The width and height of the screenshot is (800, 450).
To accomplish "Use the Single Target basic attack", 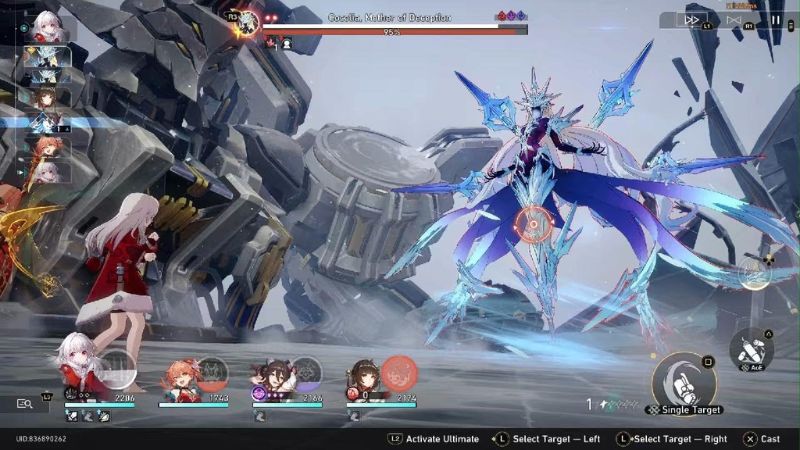I will (683, 381).
